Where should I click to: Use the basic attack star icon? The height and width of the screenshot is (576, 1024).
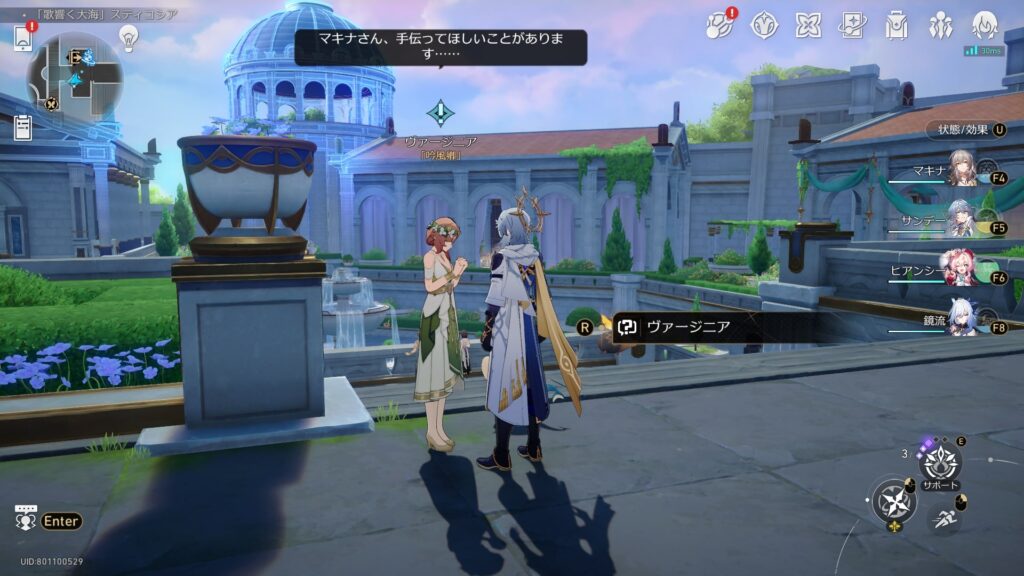[x=893, y=500]
